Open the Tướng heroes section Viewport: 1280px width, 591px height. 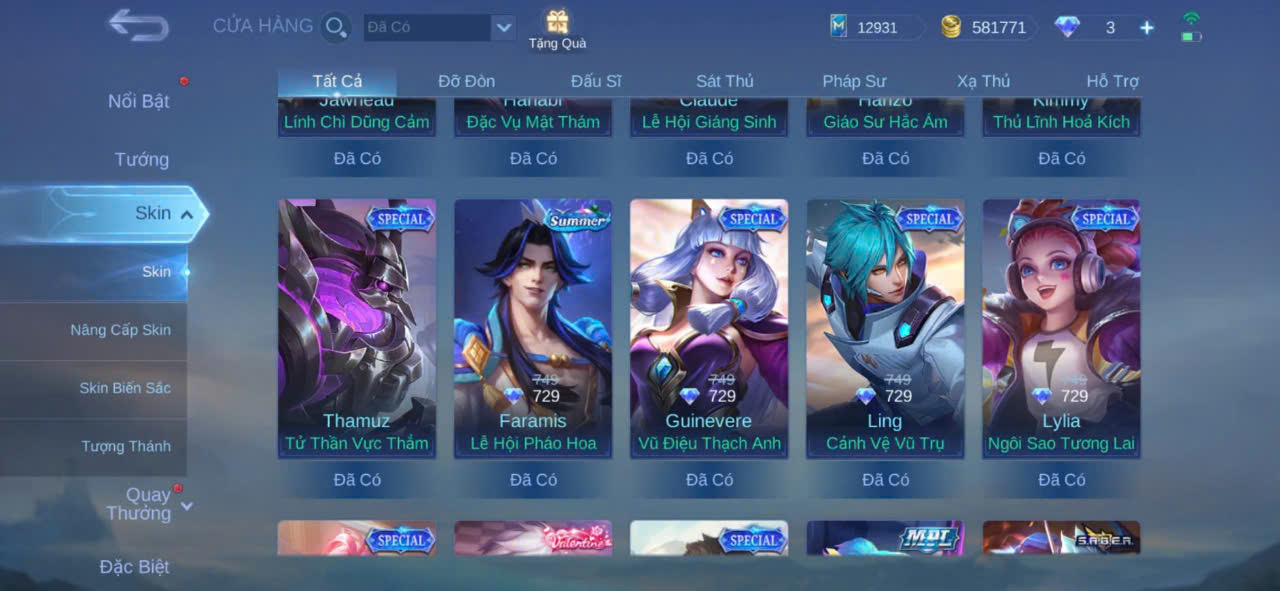(141, 159)
